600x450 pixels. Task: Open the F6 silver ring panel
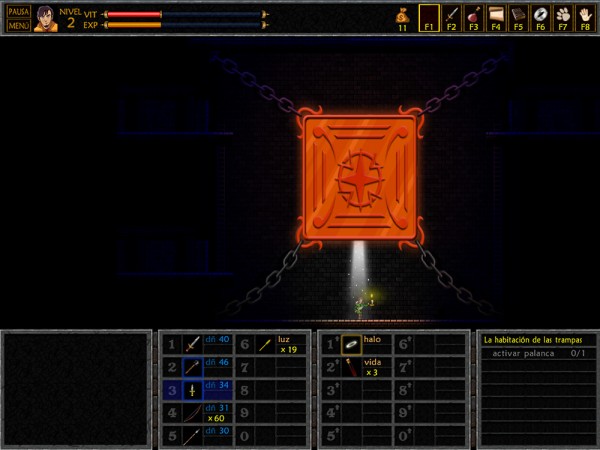tap(540, 17)
